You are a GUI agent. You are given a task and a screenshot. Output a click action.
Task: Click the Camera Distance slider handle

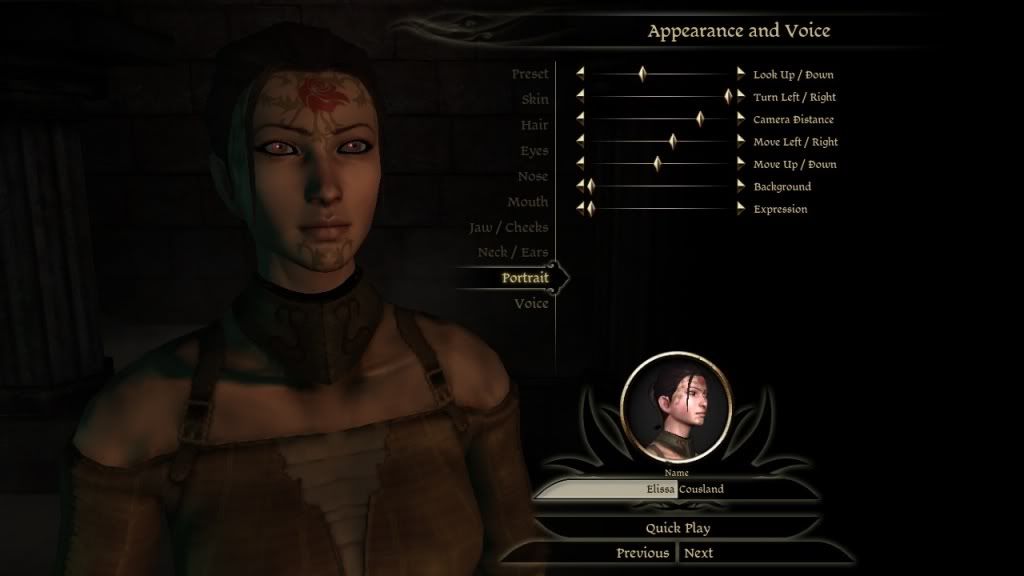(702, 119)
